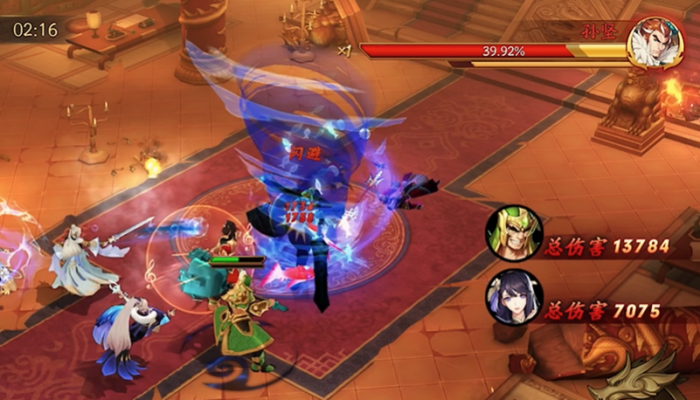
Task: Select the purple-haired heroine portrait
Action: tap(514, 298)
